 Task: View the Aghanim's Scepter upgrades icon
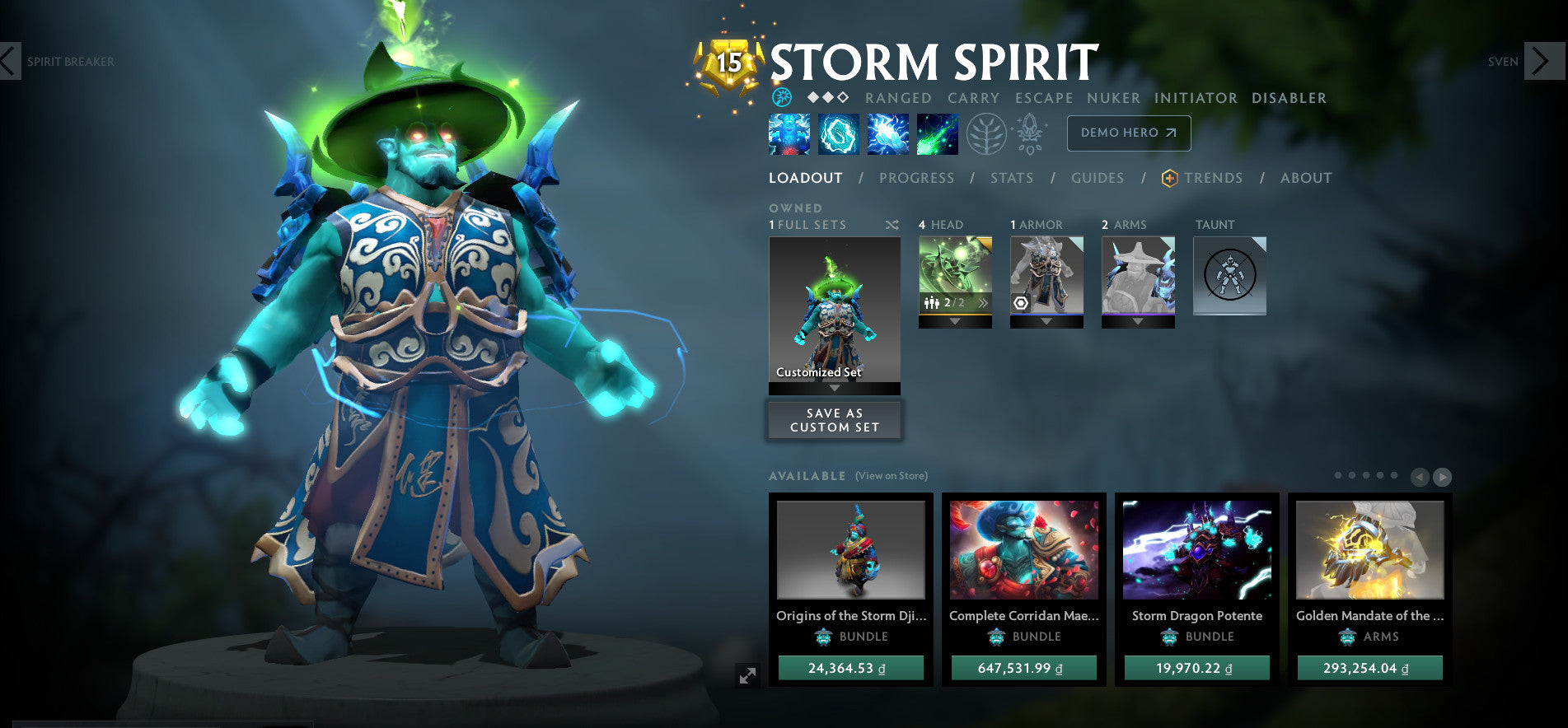tap(1030, 134)
